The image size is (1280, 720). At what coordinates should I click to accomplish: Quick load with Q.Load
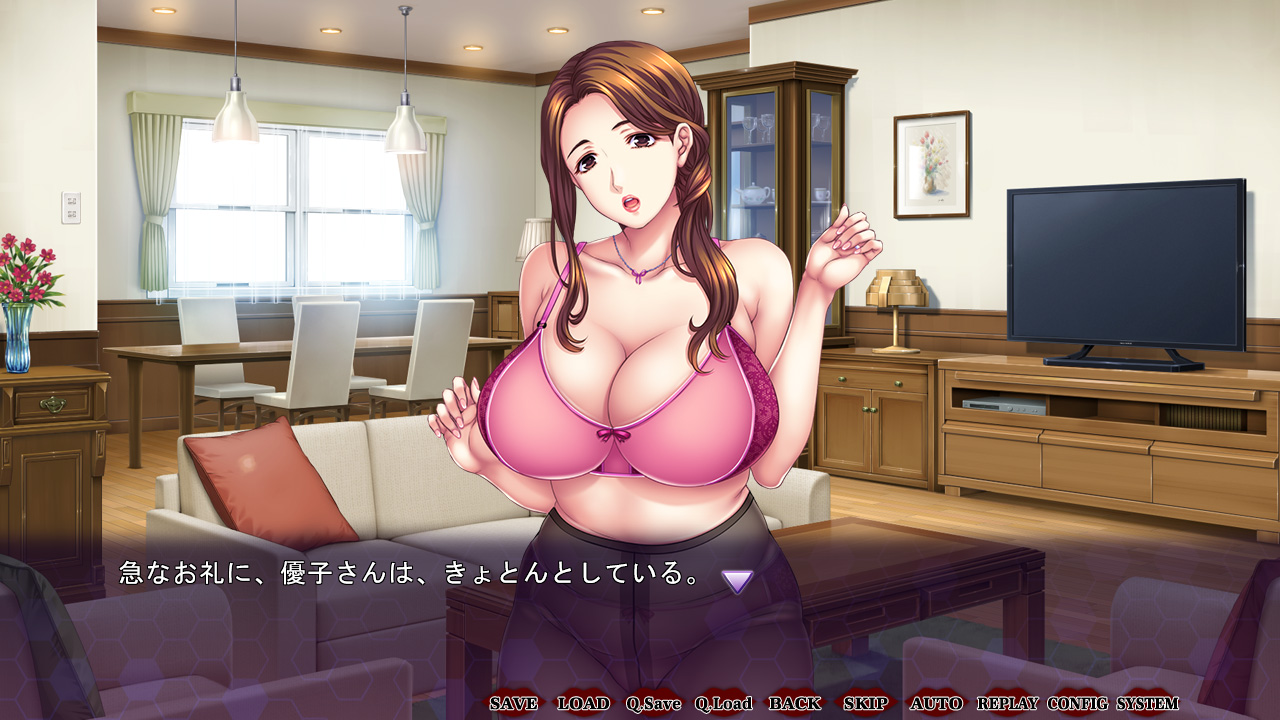tap(724, 703)
